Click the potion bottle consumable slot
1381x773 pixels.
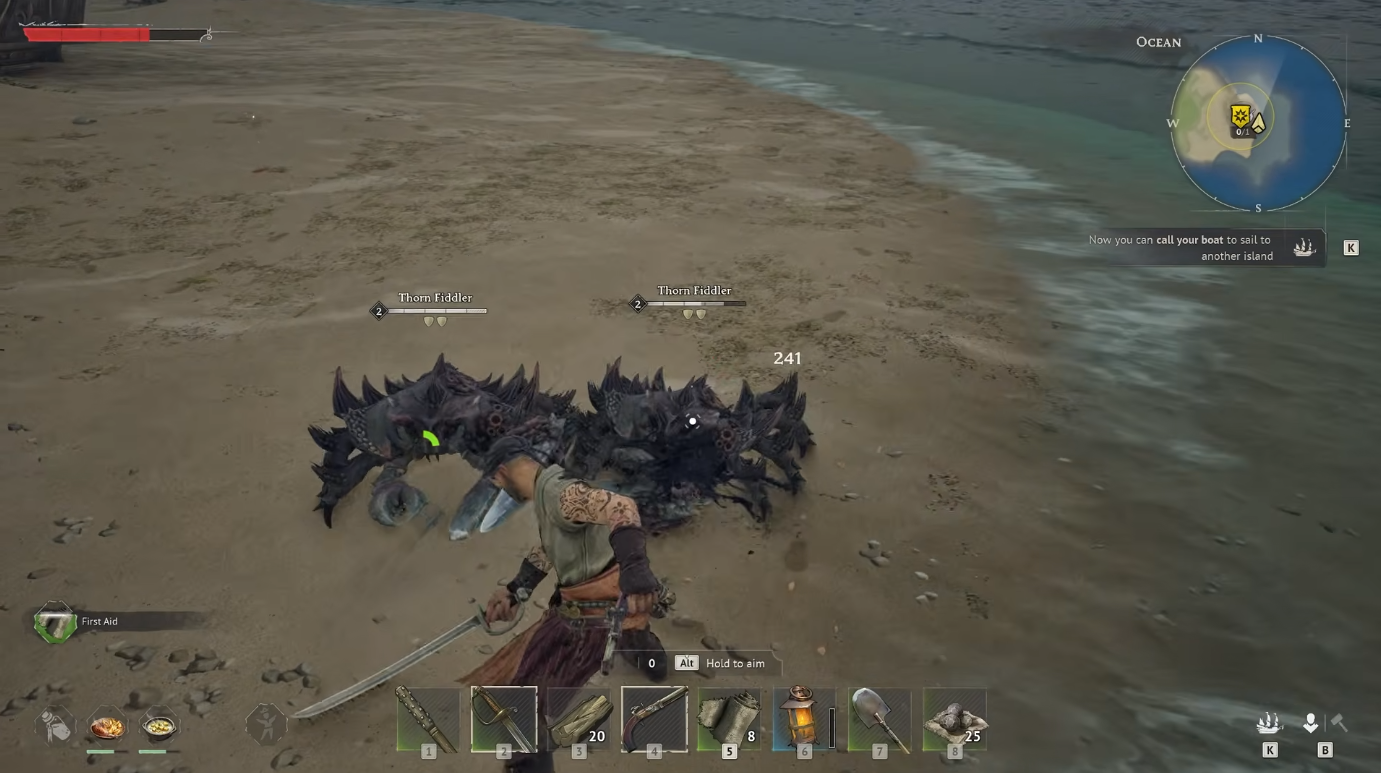pyautogui.click(x=57, y=725)
